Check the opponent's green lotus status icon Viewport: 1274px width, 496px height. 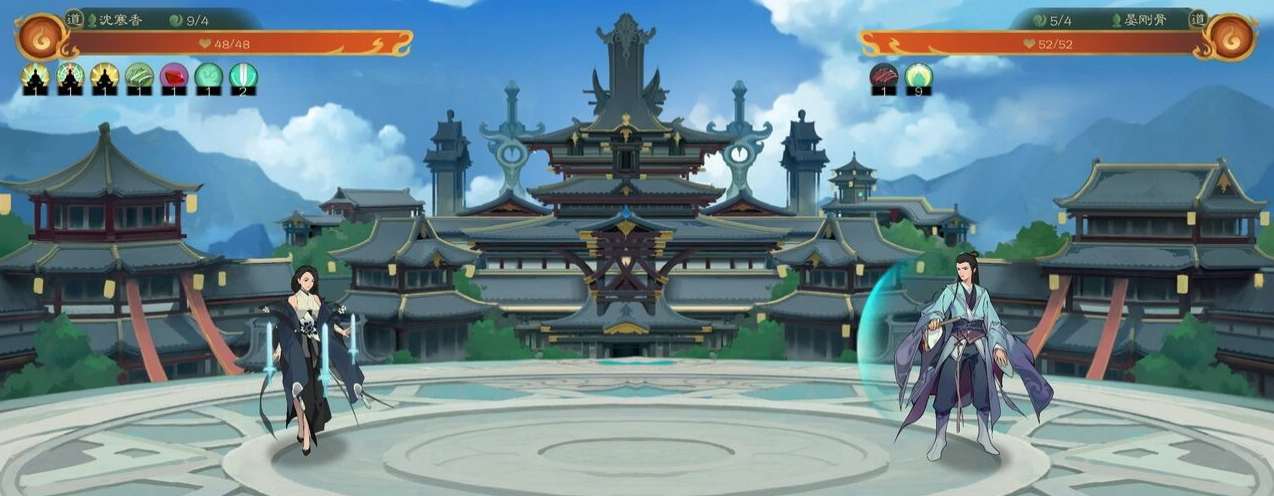(919, 77)
